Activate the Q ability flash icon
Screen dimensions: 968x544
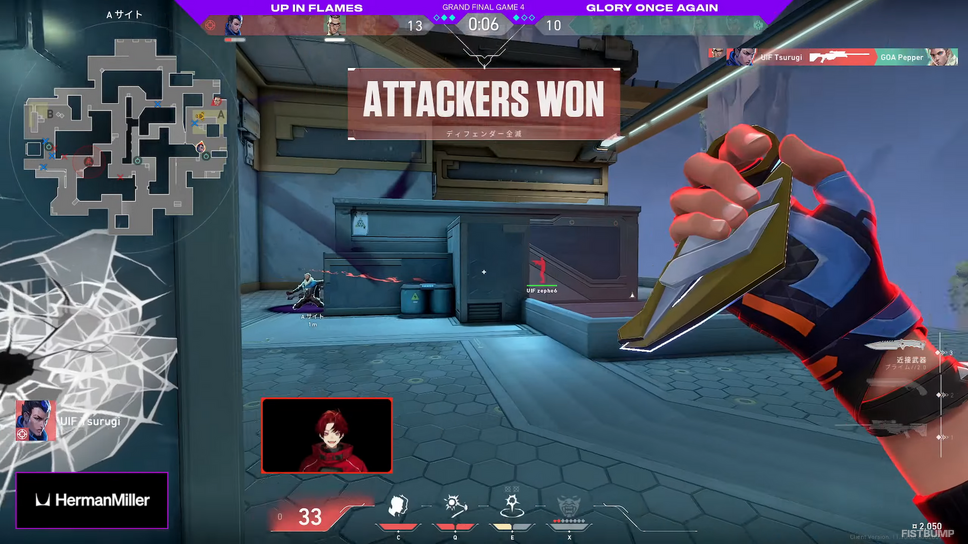coord(455,507)
